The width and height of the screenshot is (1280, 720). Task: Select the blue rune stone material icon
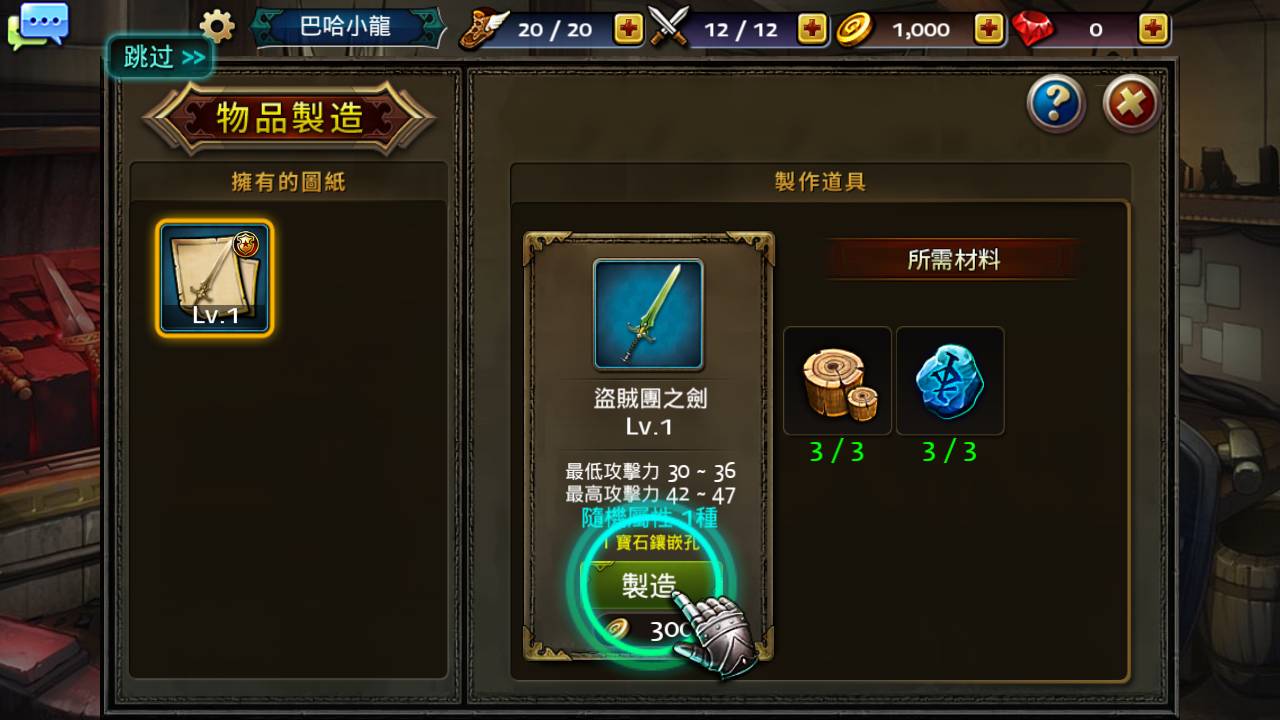[x=949, y=380]
